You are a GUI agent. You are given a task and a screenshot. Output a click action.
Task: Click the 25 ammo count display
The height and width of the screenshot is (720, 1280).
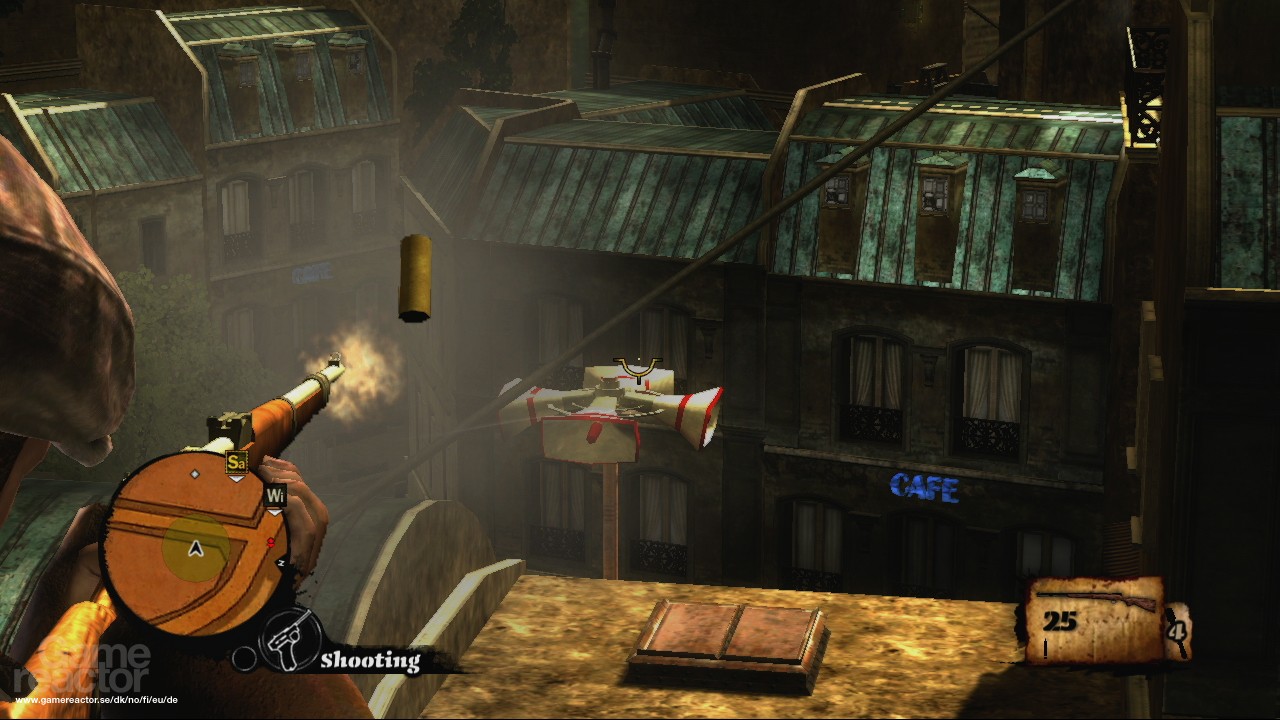(x=1060, y=619)
